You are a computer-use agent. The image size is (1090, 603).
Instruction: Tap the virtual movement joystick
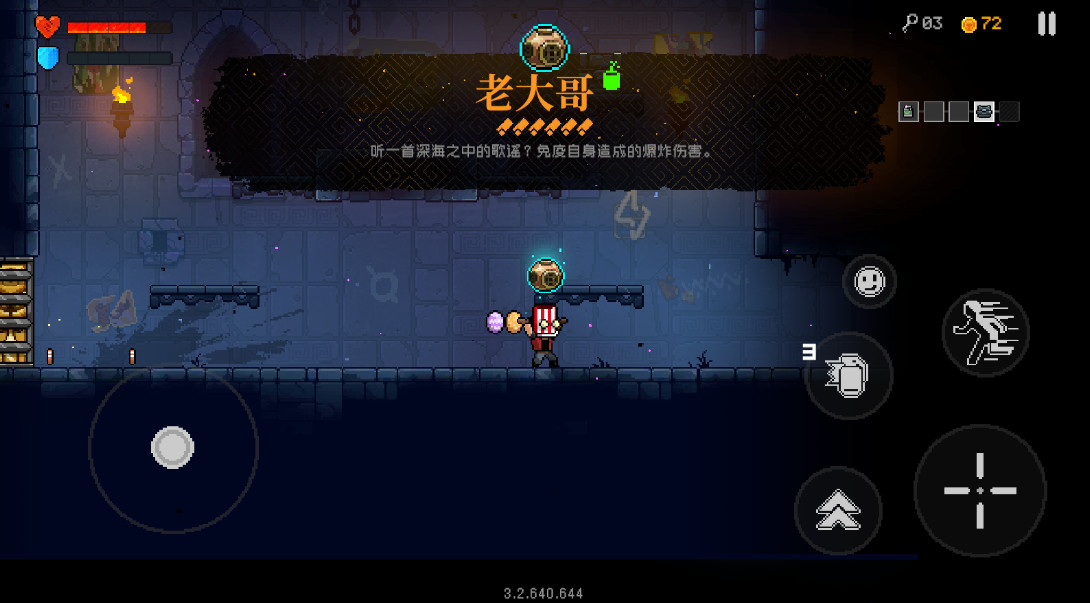173,448
